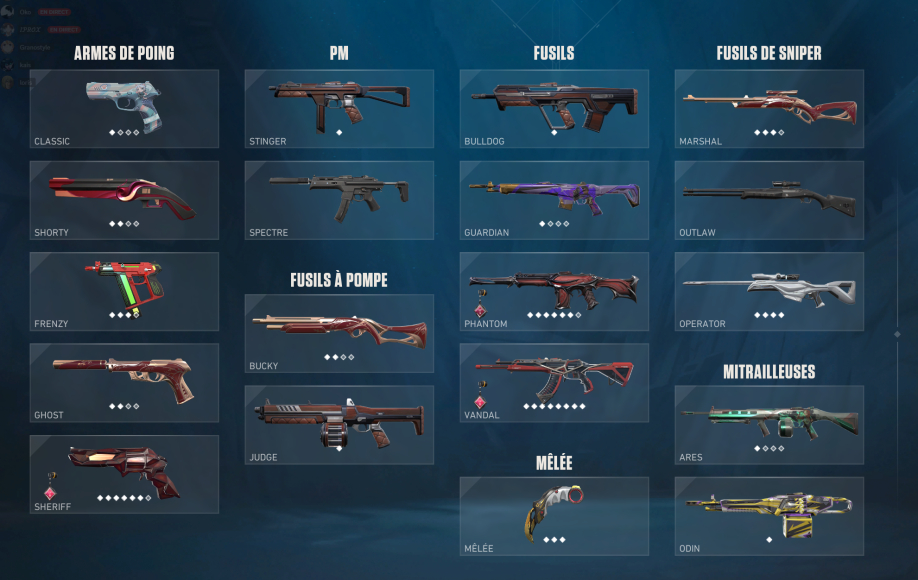Open the Shorty weapon tile

coord(124,200)
